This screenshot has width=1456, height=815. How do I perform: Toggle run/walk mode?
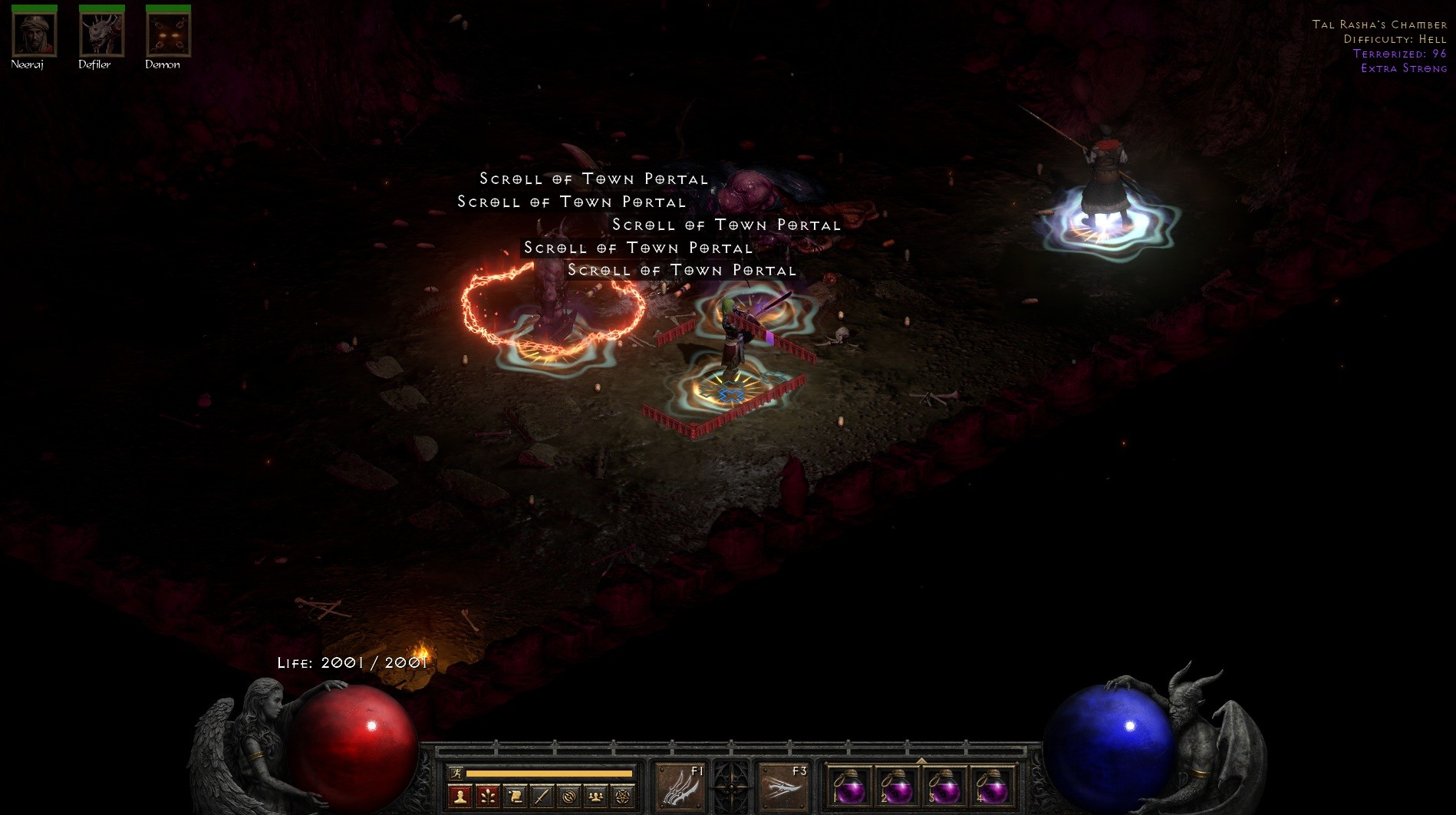457,773
